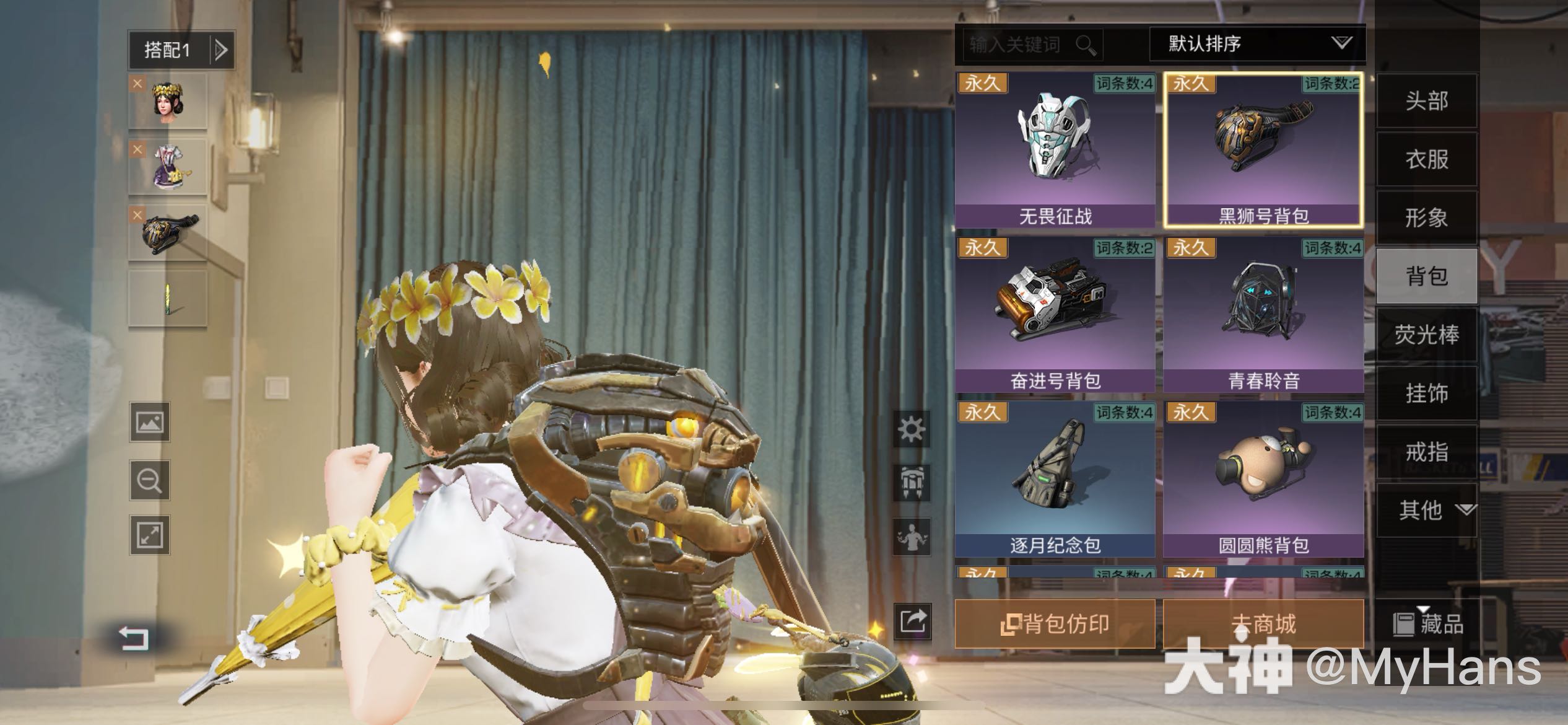Screen dimensions: 1568x725
Task: Expand the preview to fullscreen
Action: 149,535
